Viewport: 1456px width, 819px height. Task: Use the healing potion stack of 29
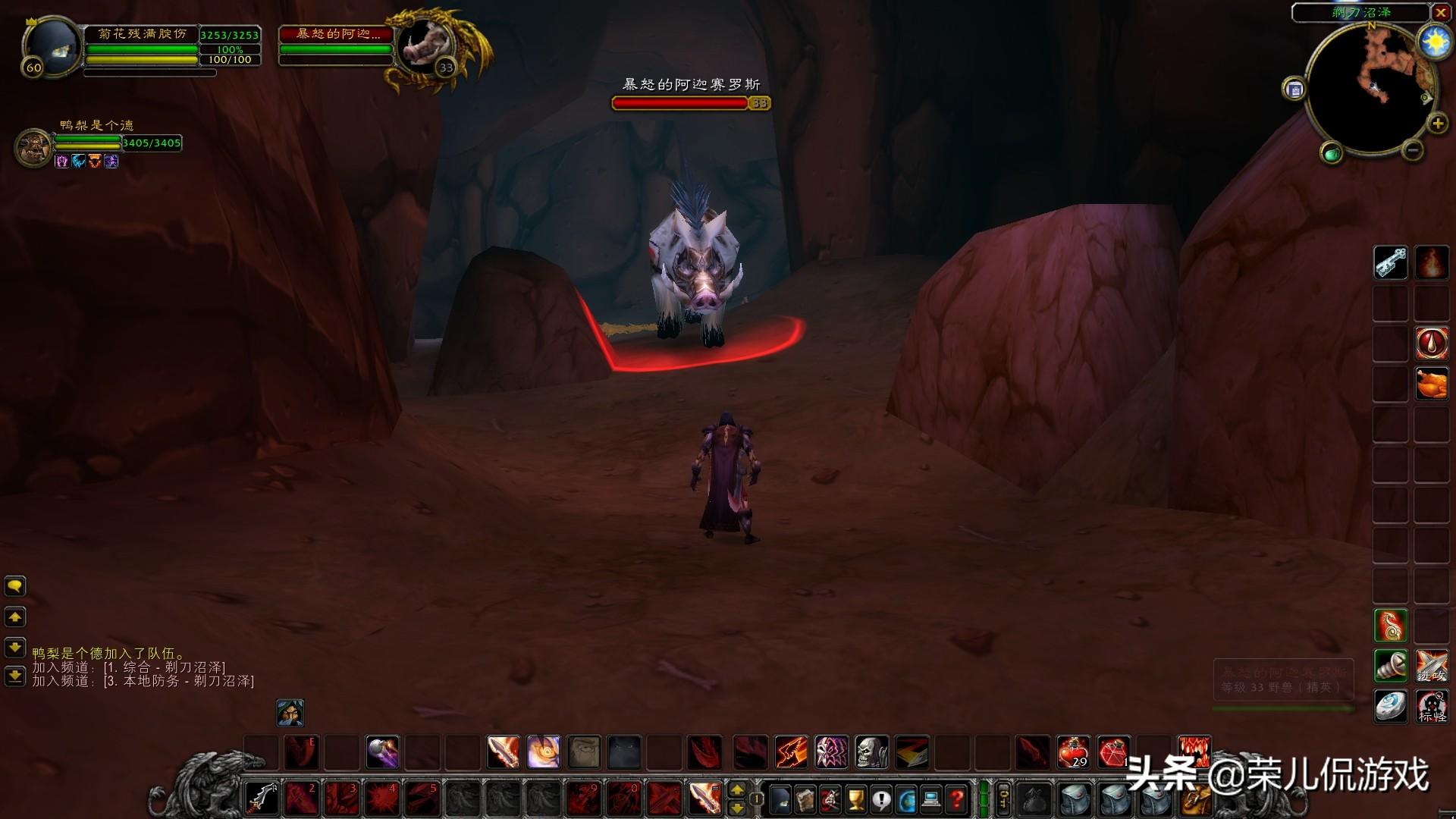(x=1073, y=752)
